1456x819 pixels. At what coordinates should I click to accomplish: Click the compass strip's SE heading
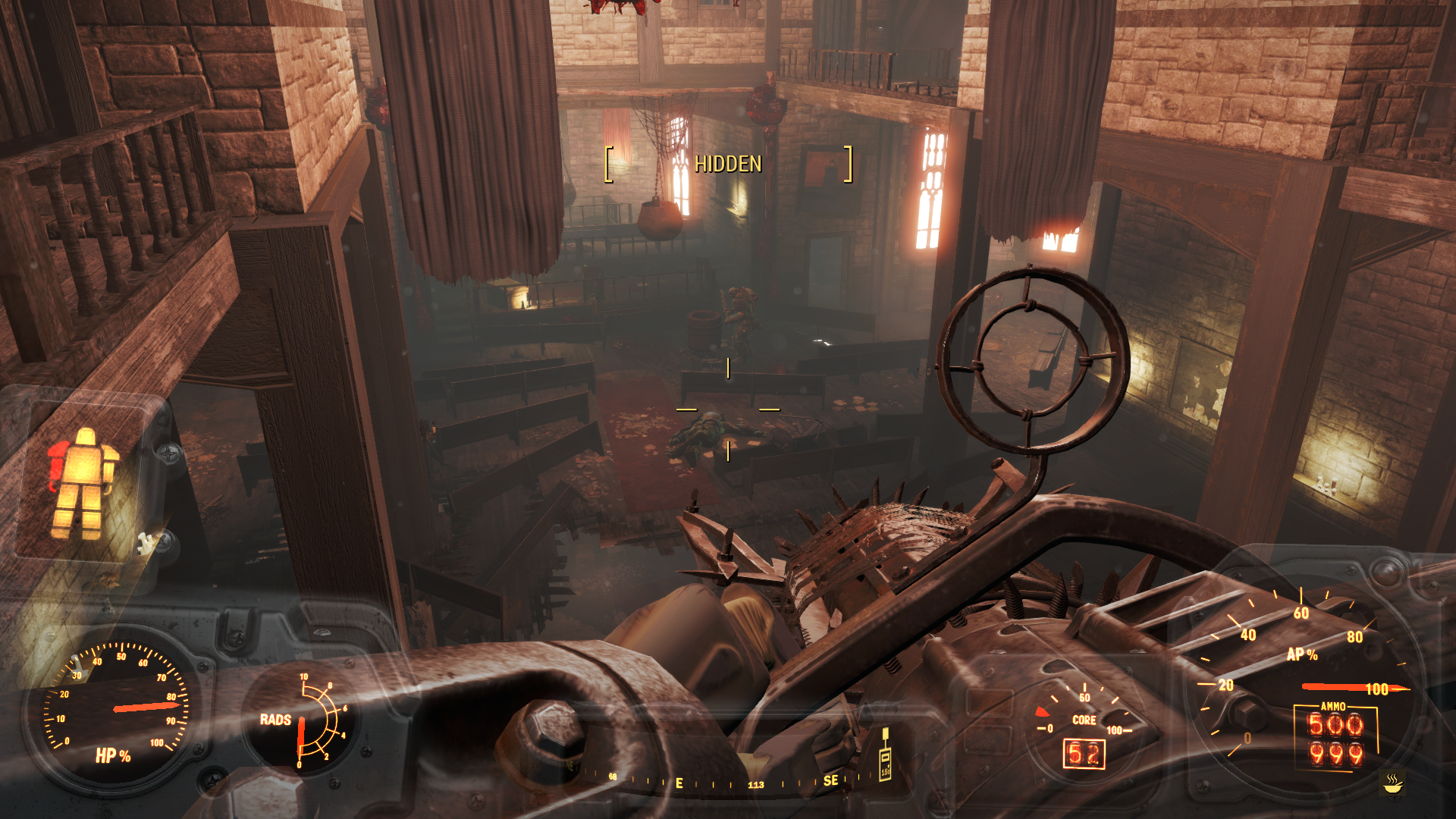click(x=830, y=780)
